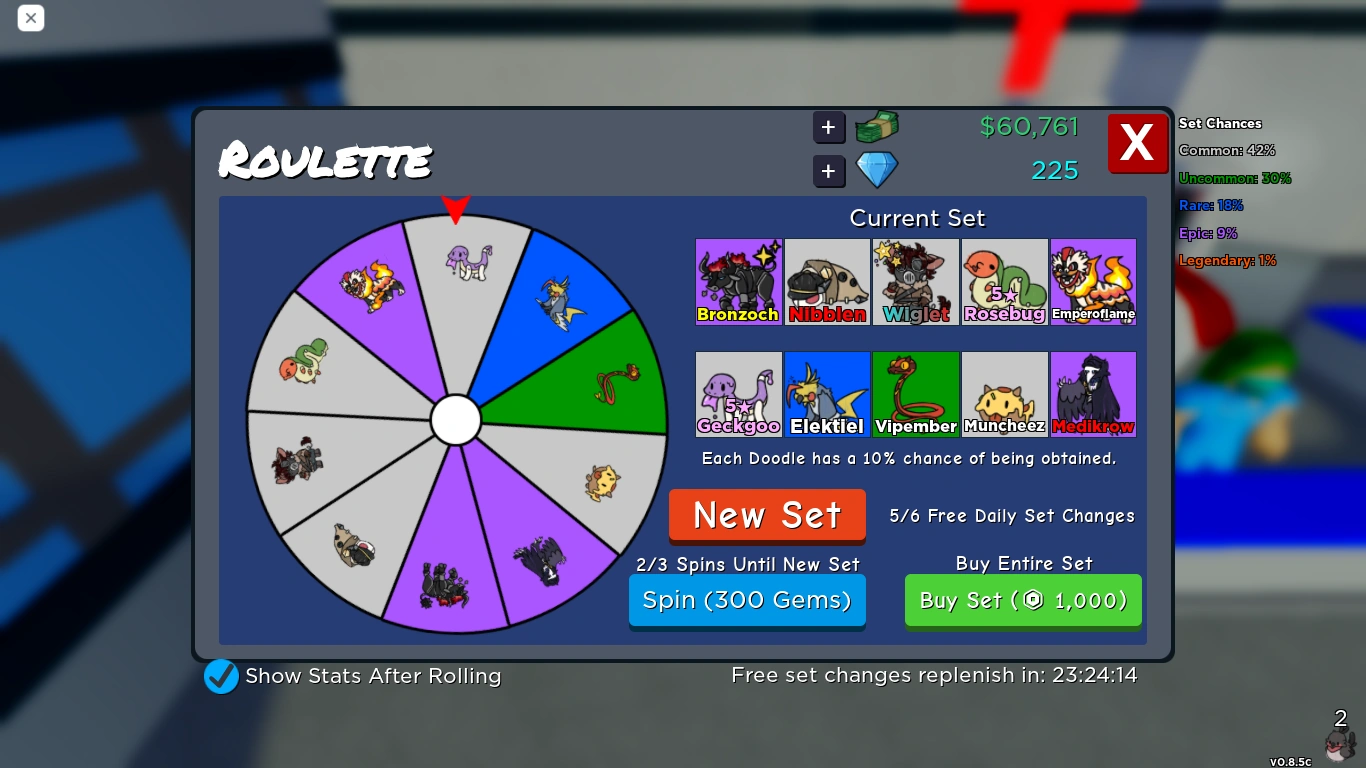Click the blue gem icon
Image resolution: width=1366 pixels, height=768 pixels.
point(876,169)
